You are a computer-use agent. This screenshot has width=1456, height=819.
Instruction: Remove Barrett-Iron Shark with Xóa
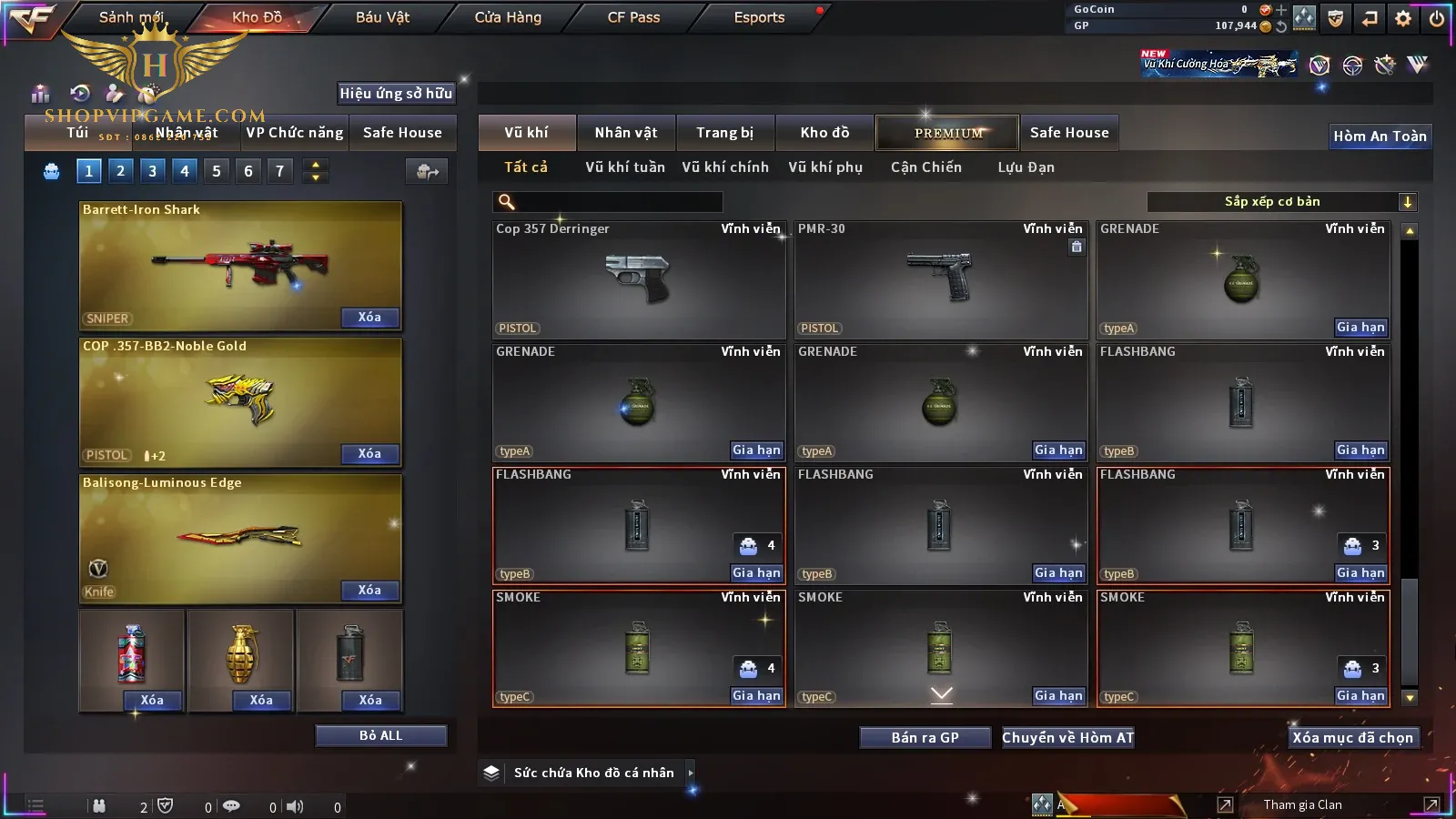(x=369, y=318)
